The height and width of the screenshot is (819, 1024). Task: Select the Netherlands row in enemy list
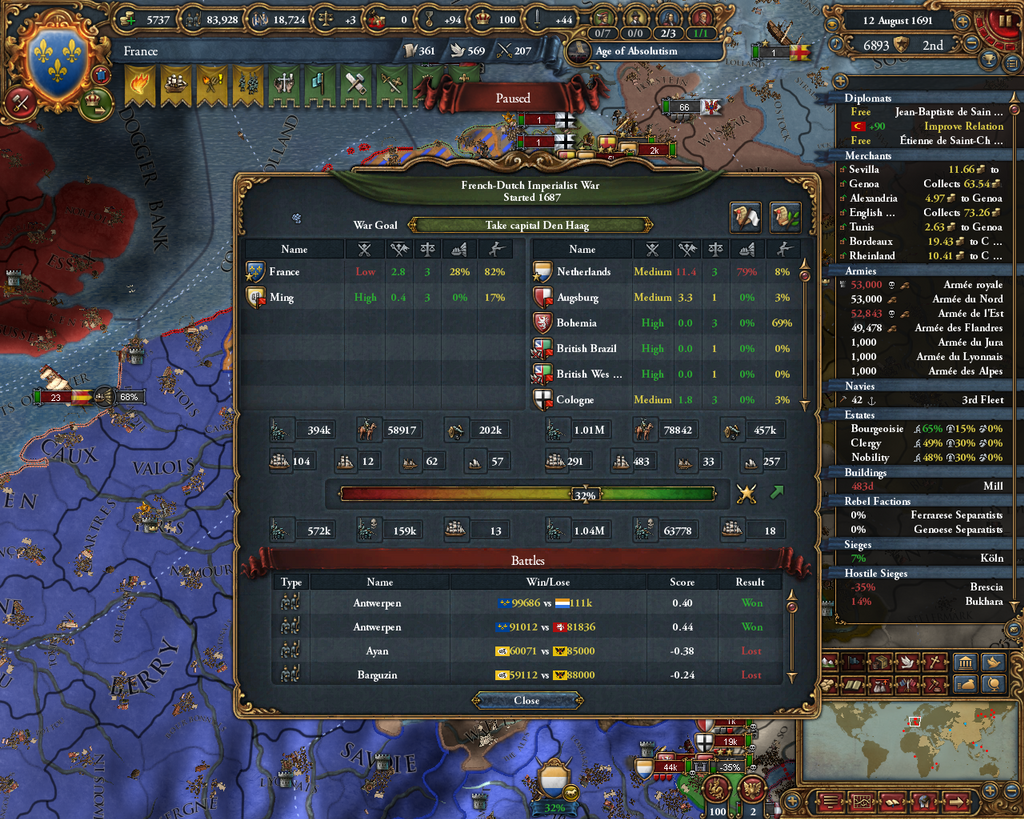(x=666, y=272)
